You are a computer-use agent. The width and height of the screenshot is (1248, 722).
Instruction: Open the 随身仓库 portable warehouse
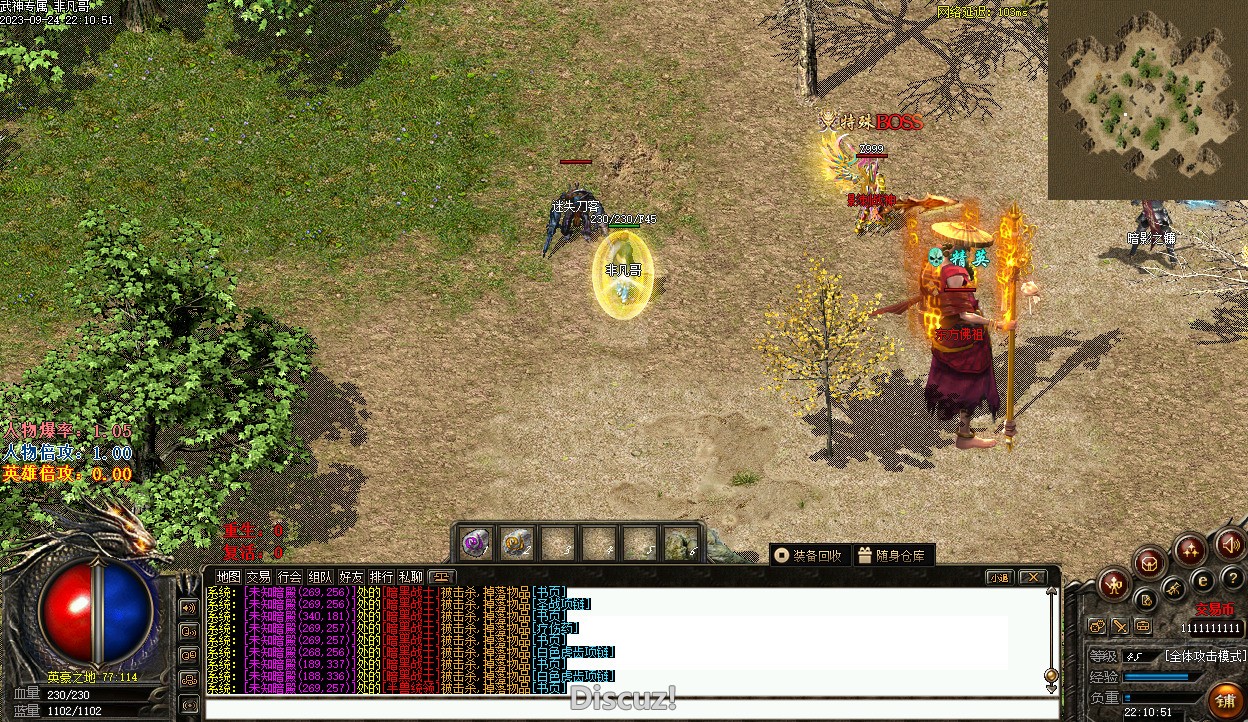894,555
